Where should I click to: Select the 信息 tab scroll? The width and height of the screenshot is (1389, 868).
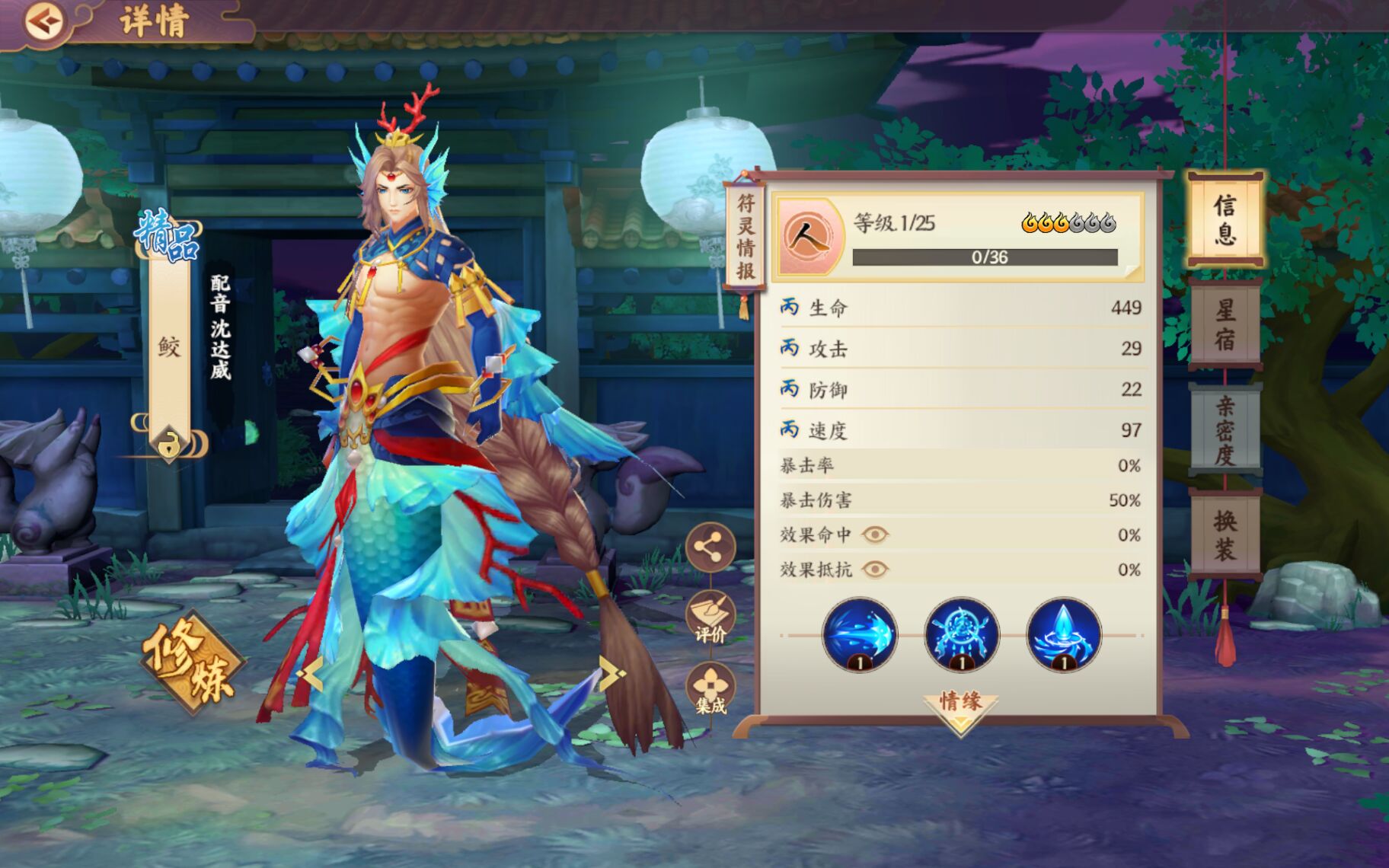[1228, 219]
